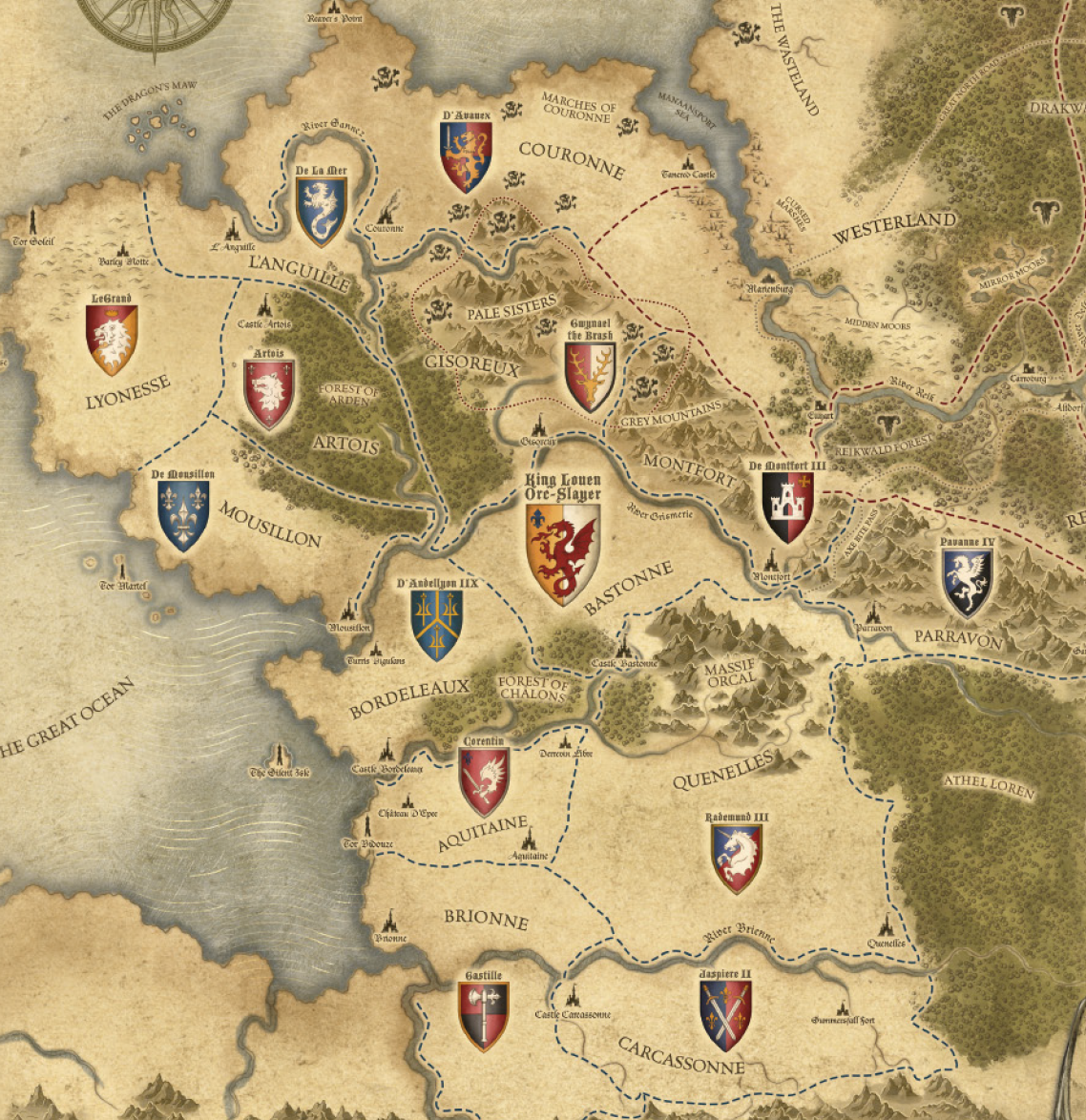
Task: Click the De Montfort III castle shield
Action: coord(788,507)
